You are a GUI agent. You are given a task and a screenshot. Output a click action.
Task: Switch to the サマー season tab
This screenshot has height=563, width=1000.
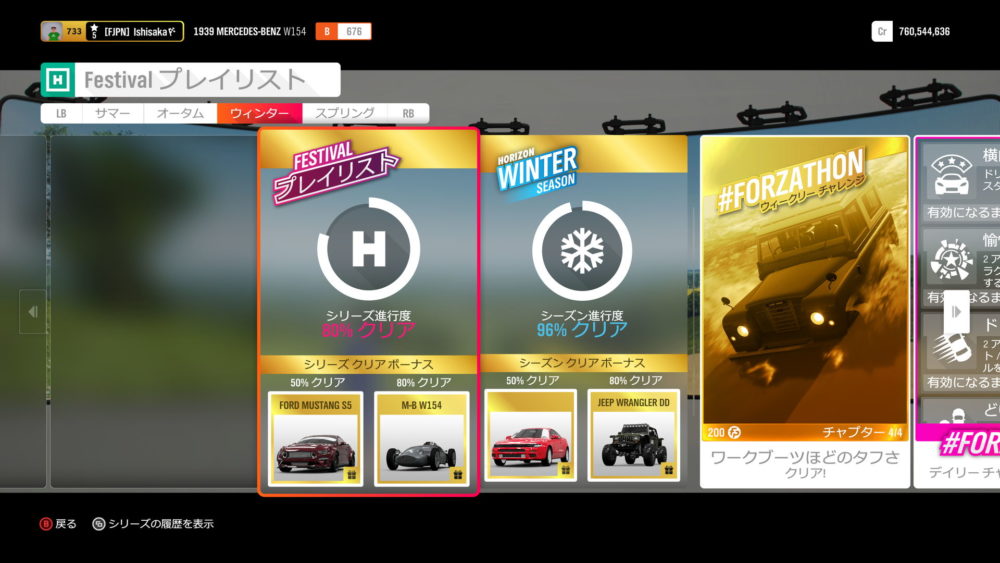click(112, 114)
